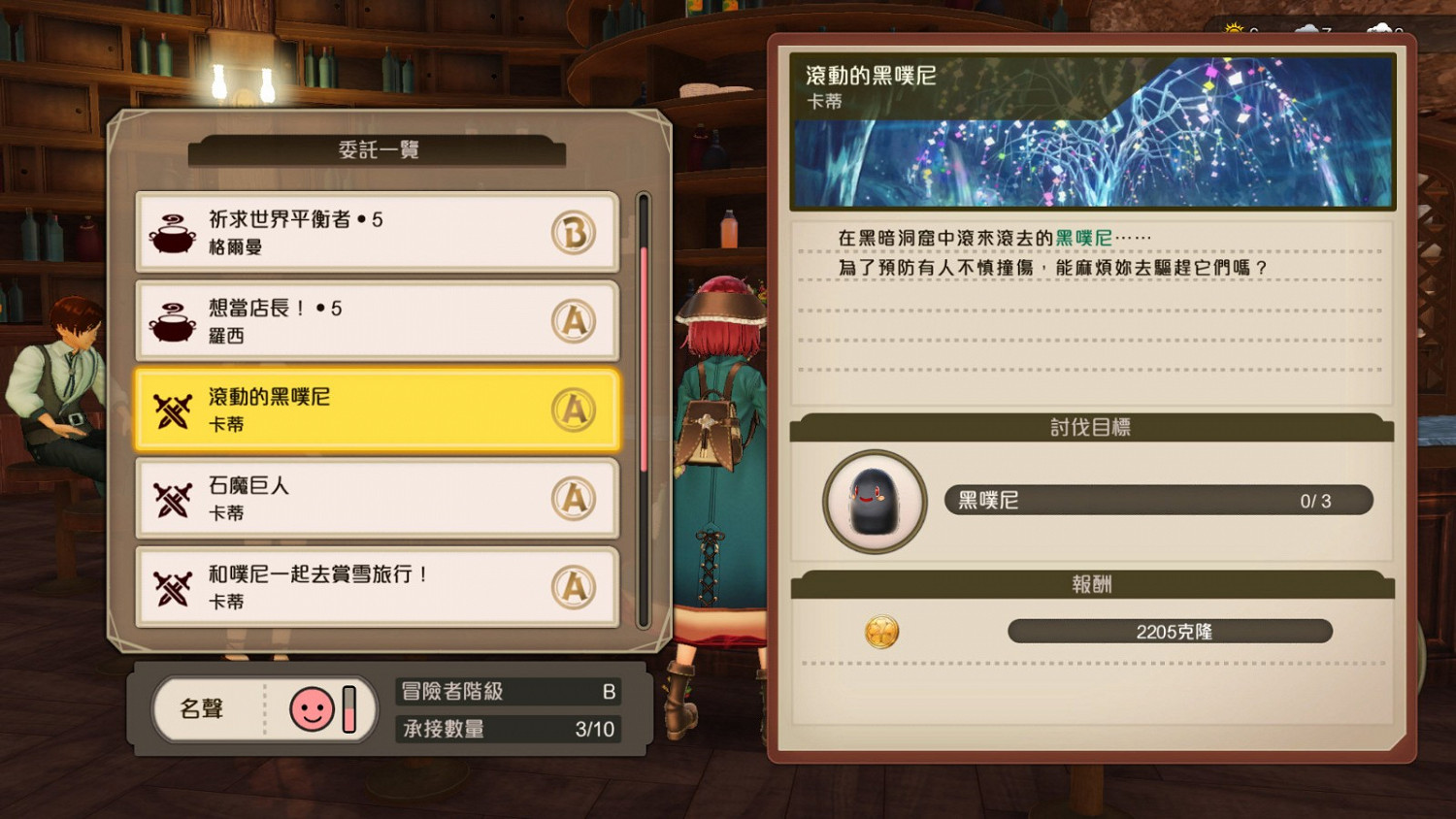Image resolution: width=1456 pixels, height=819 pixels.
Task: Select the cauldron icon on 祈求世界平衡者•5 quest
Action: click(x=173, y=233)
